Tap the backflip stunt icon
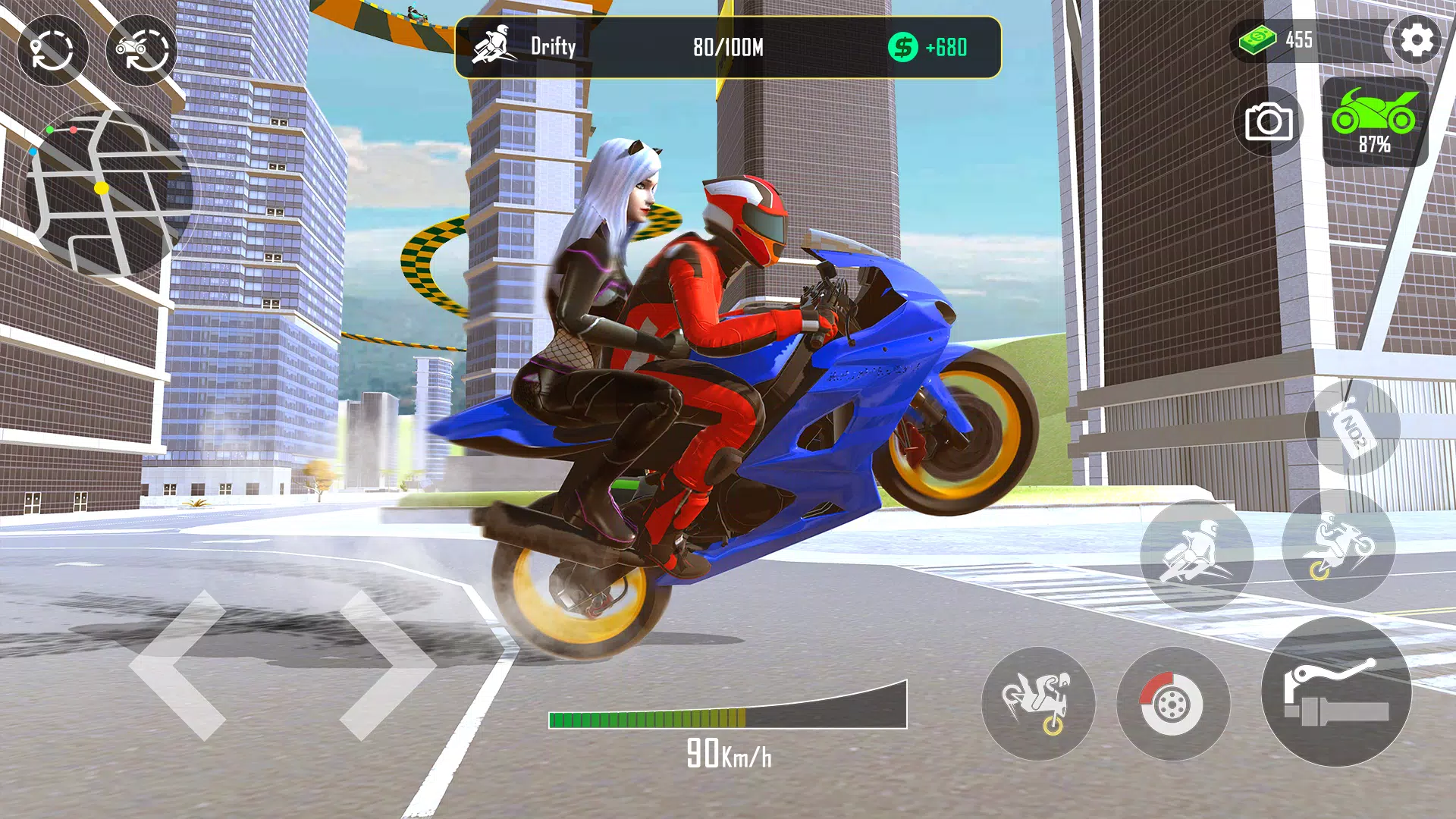This screenshot has width=1456, height=819. click(1039, 704)
